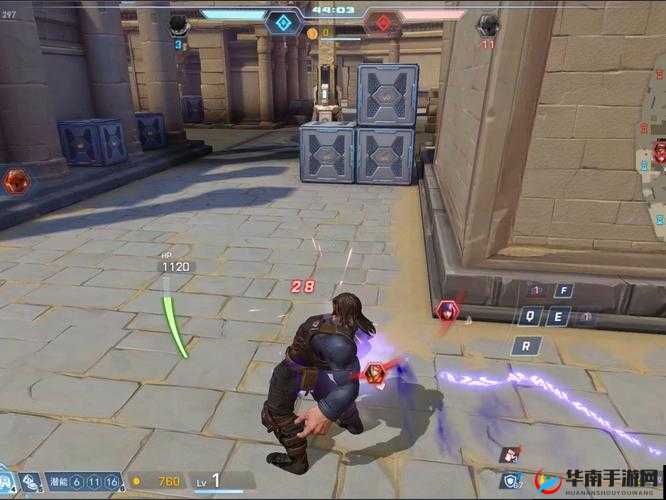Image resolution: width=666 pixels, height=500 pixels.
Task: Open the 潜能 potential panel
Action: (x=55, y=481)
